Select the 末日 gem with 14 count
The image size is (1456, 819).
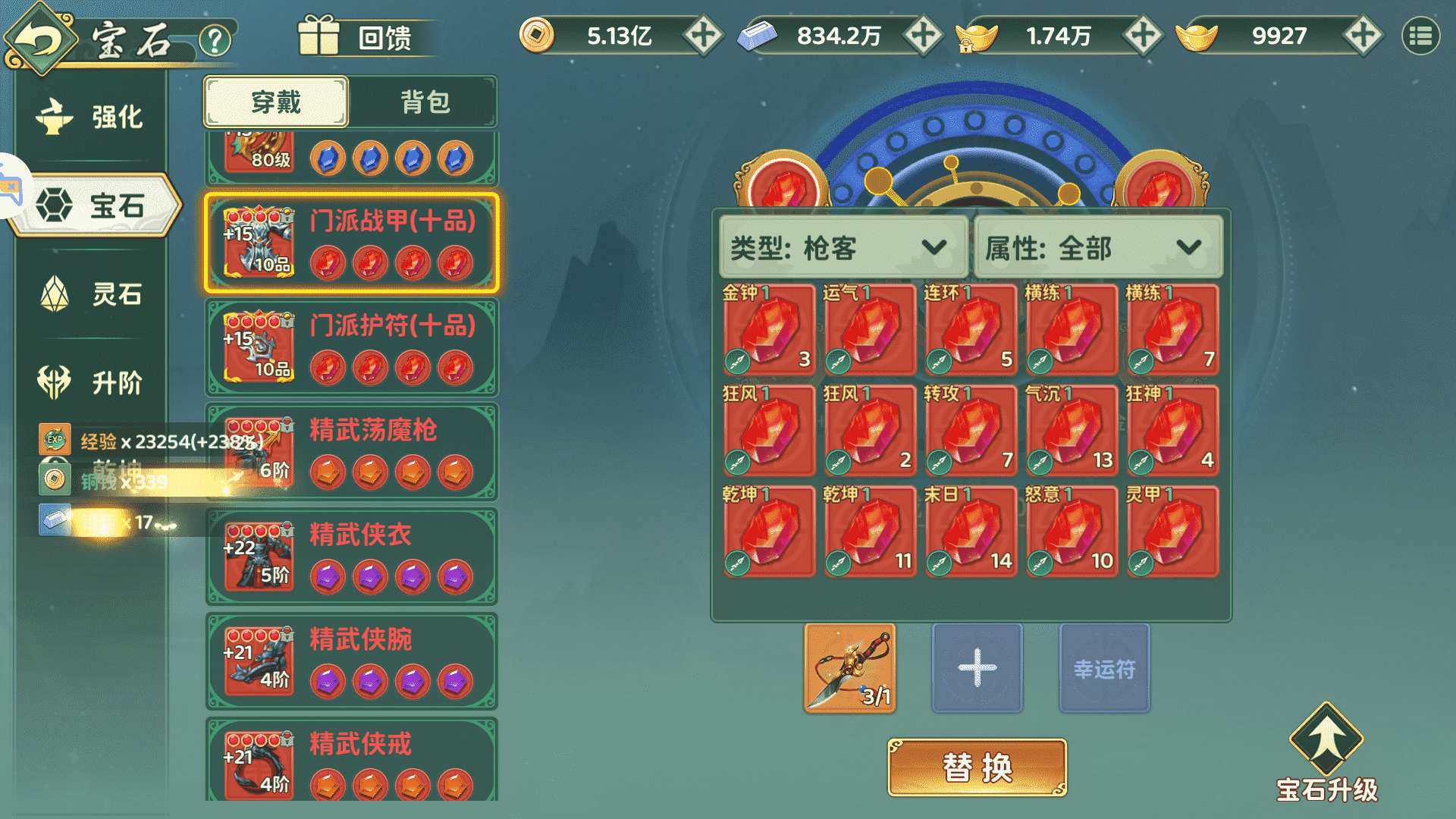pyautogui.click(x=971, y=532)
